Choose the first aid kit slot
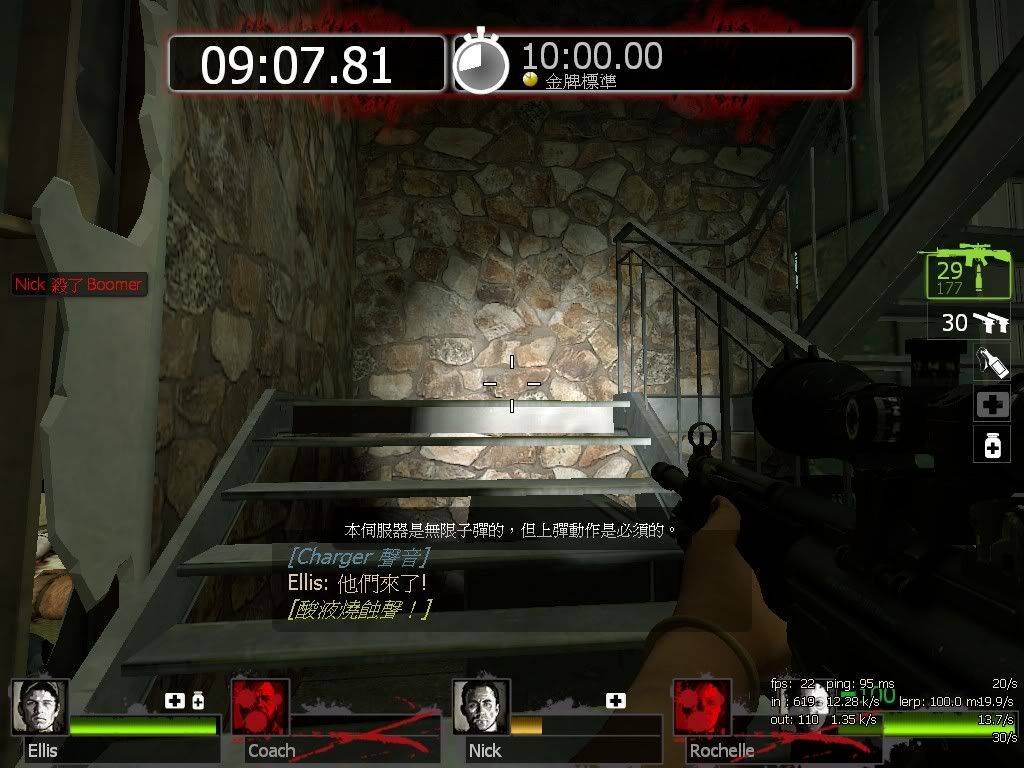 point(992,404)
